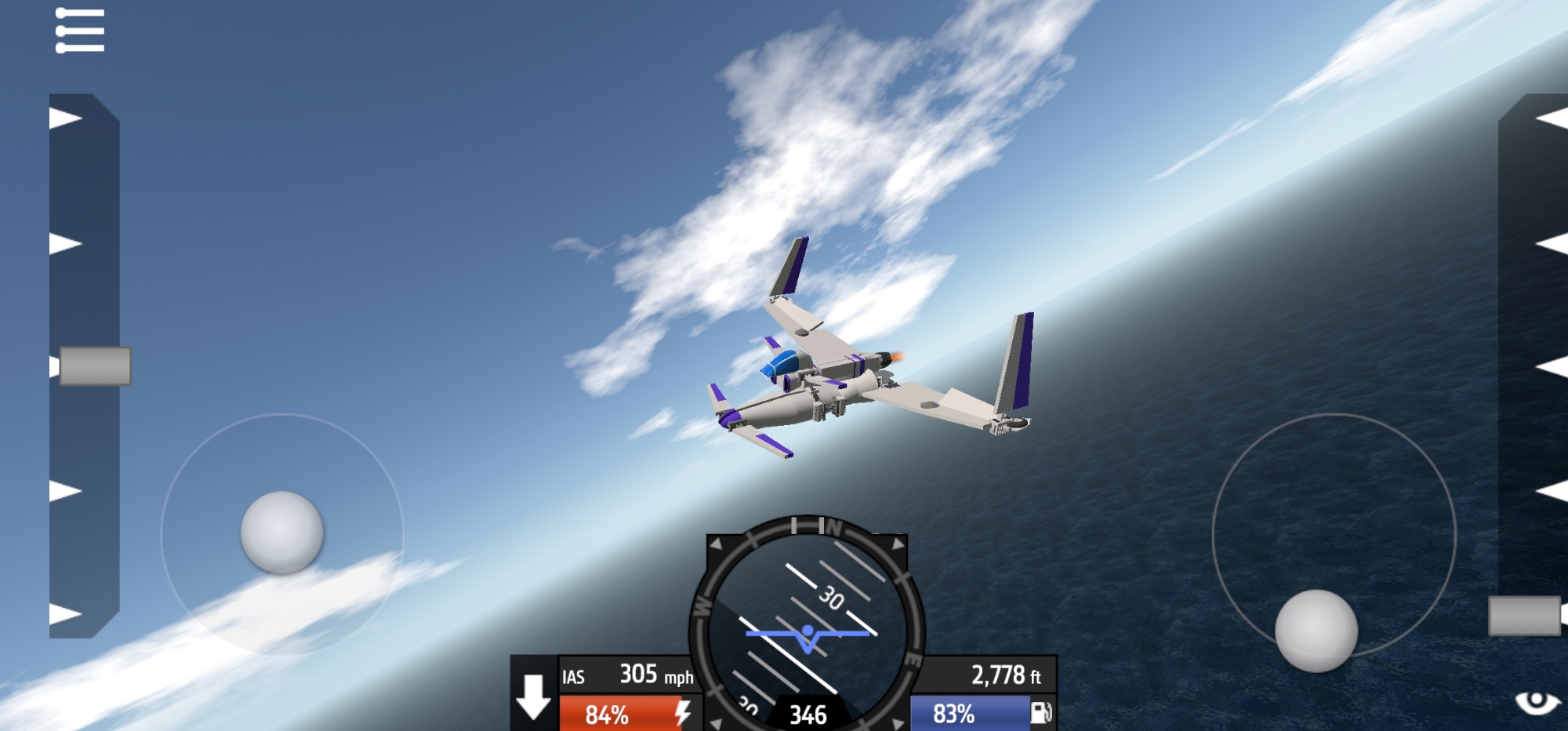Open the hamburger menu
The image size is (1568, 731).
pyautogui.click(x=80, y=31)
